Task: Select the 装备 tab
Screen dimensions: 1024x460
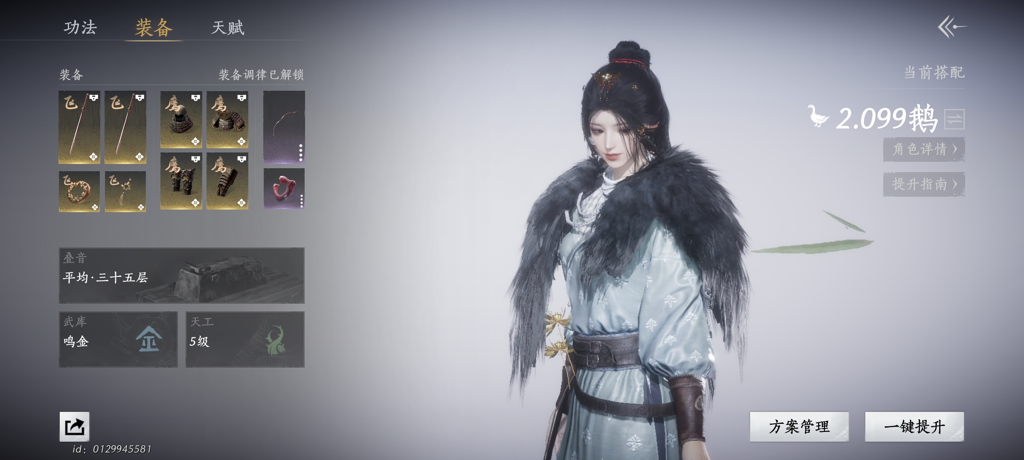Action: (x=154, y=27)
